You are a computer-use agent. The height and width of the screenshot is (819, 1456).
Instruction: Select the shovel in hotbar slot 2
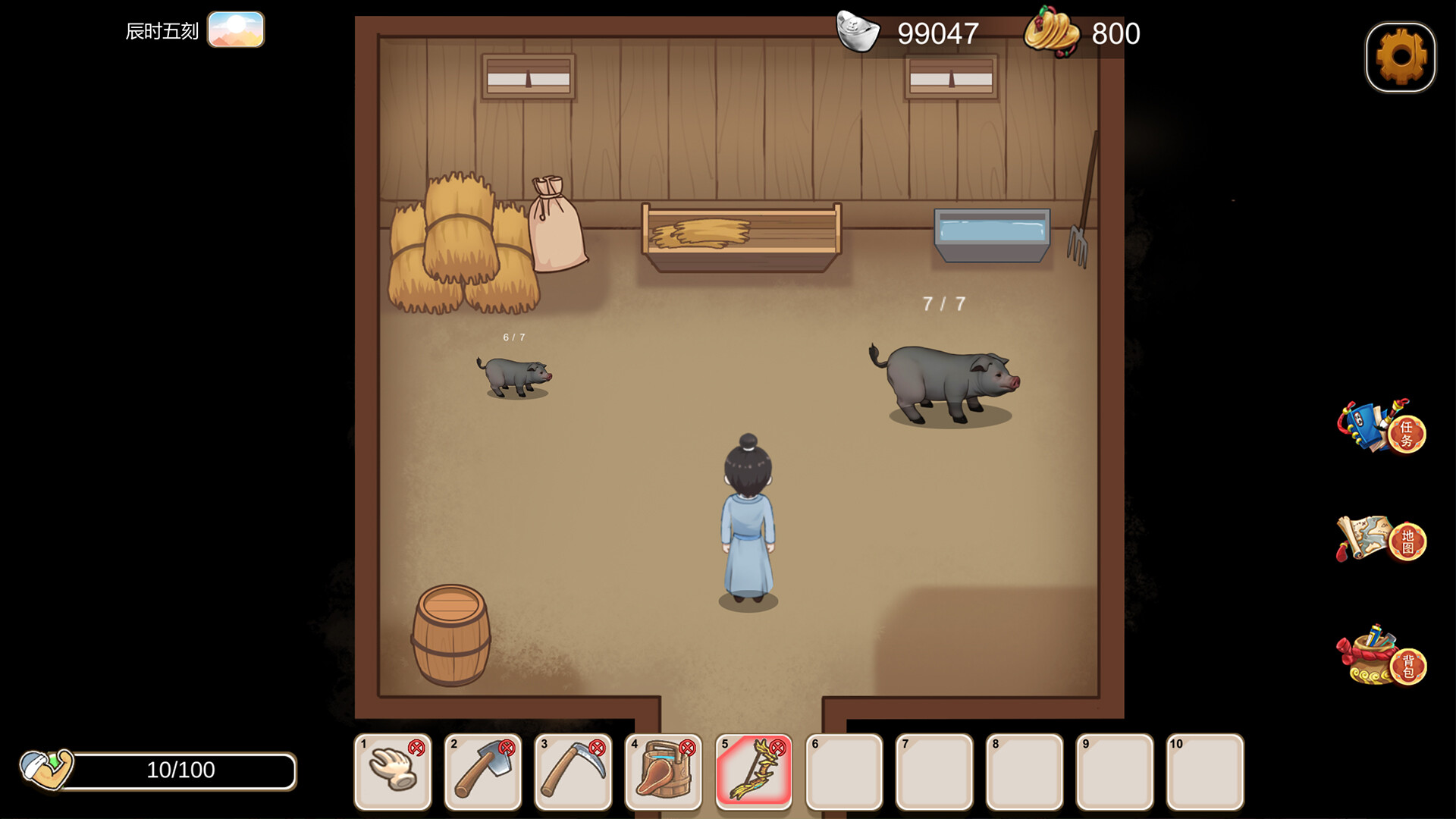tap(482, 772)
